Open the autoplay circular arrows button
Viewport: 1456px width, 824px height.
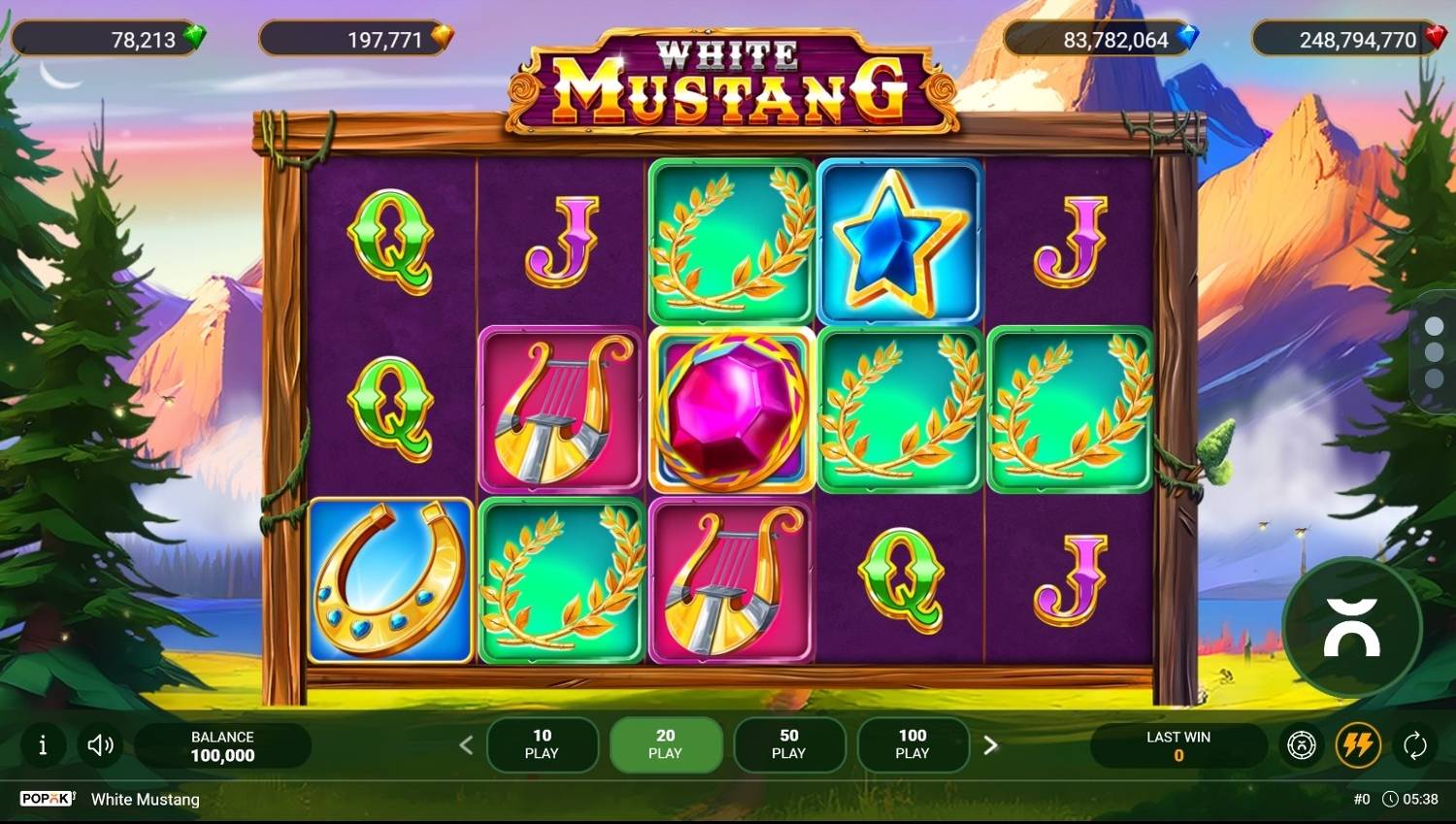(x=1415, y=745)
